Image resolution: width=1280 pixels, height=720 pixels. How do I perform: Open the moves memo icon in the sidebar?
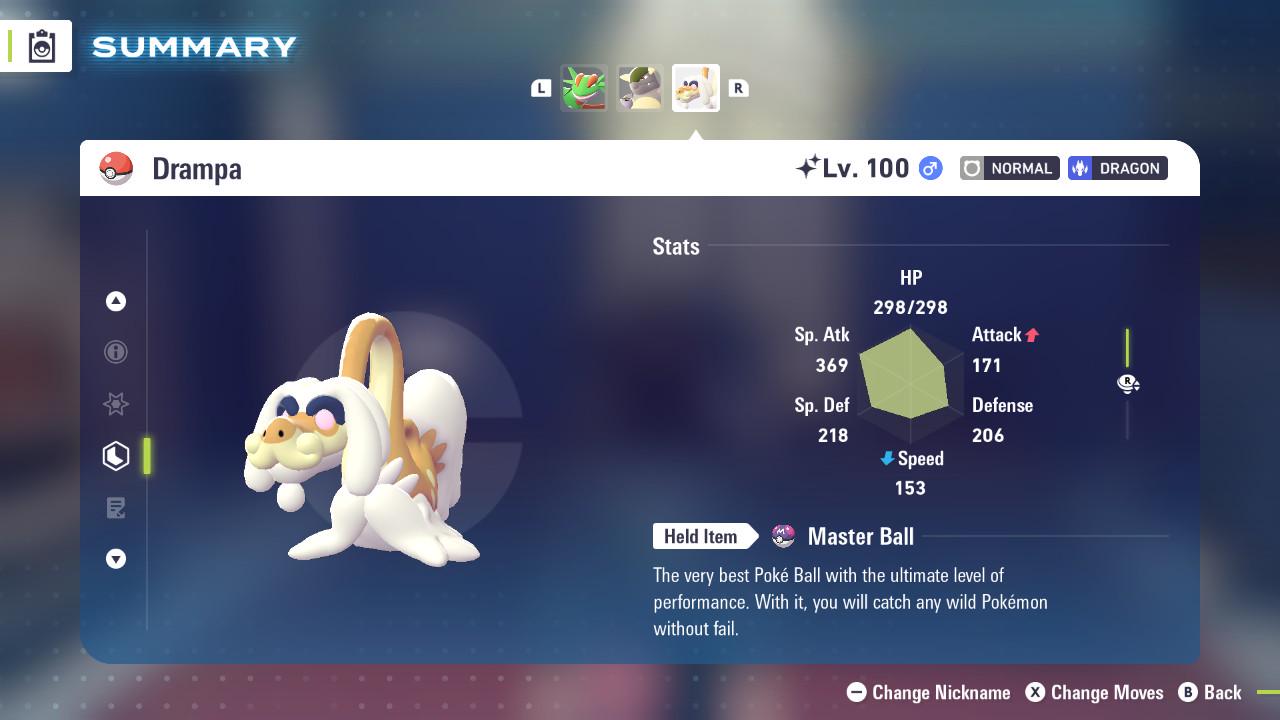(x=116, y=508)
